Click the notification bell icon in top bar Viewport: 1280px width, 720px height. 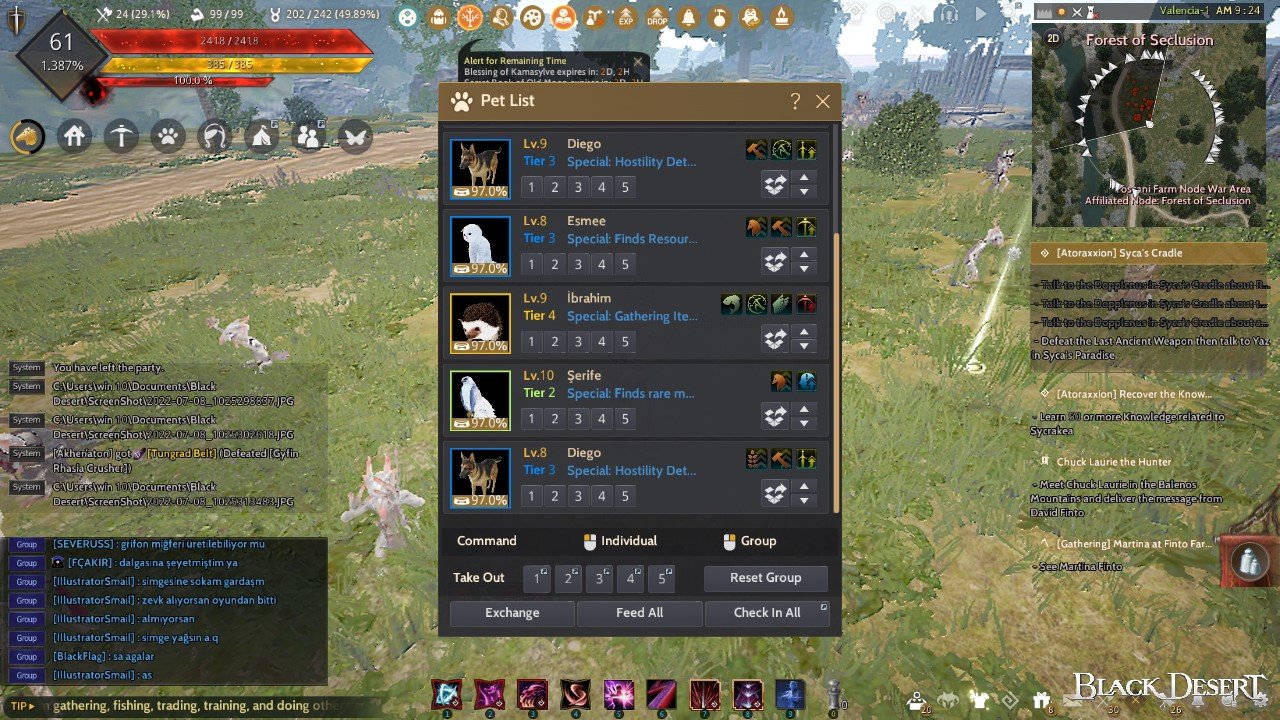tap(688, 17)
